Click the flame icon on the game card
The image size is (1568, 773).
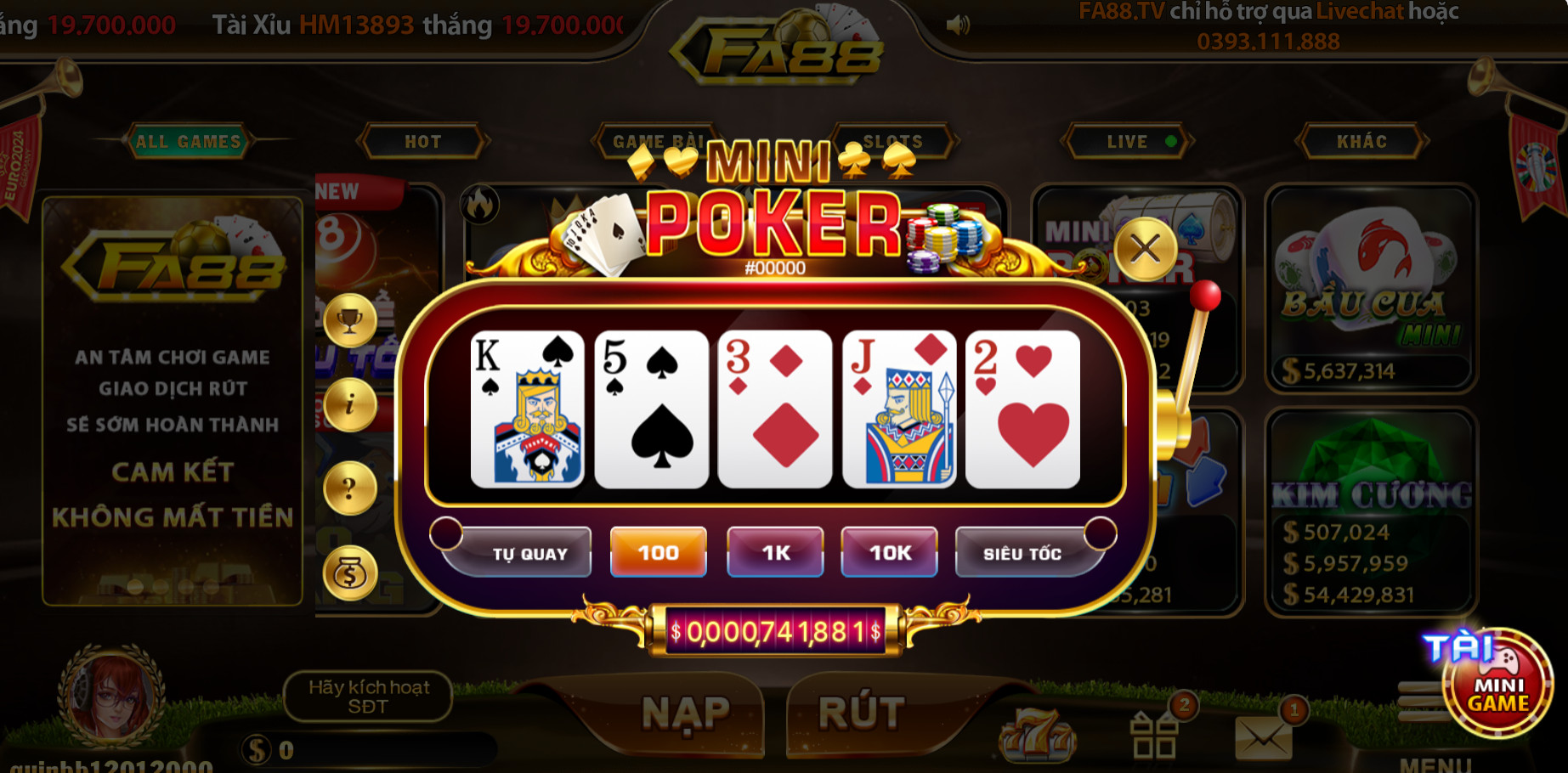point(480,205)
